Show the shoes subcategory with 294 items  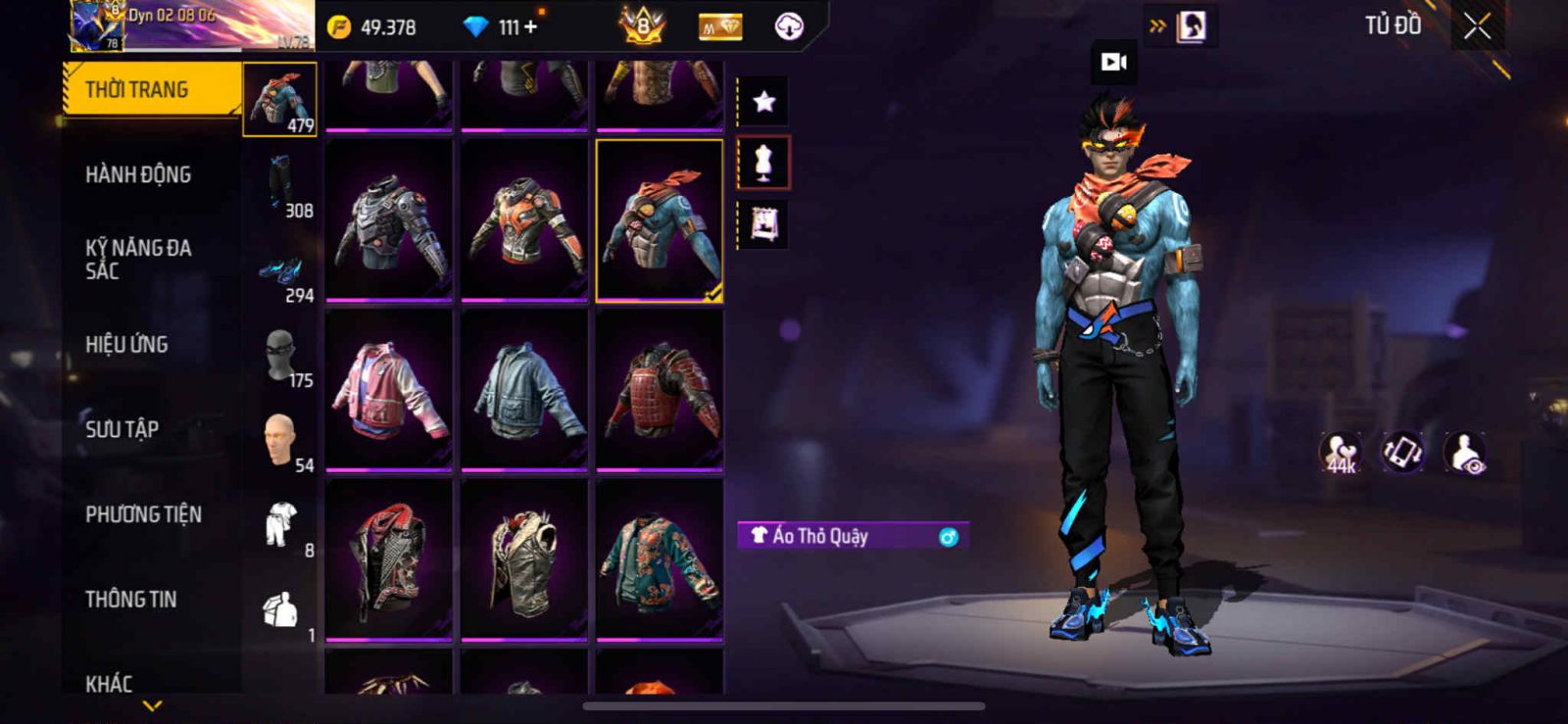coord(281,271)
